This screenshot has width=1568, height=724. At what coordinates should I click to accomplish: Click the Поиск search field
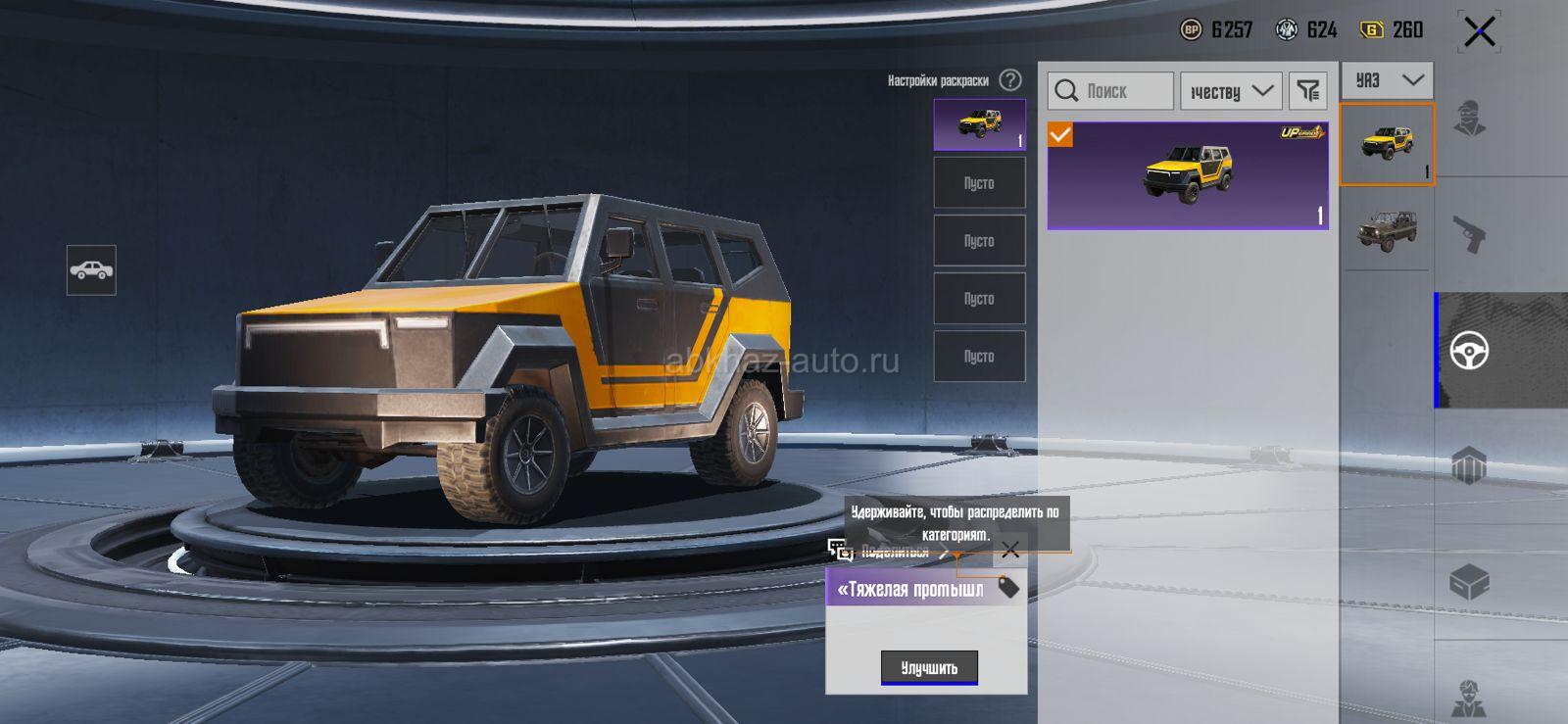[x=1110, y=91]
